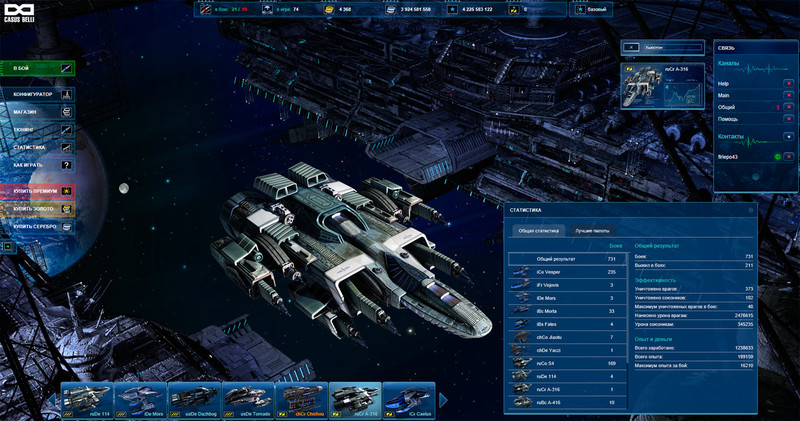Click the Купить премиум button
The height and width of the screenshot is (421, 800).
(38, 190)
